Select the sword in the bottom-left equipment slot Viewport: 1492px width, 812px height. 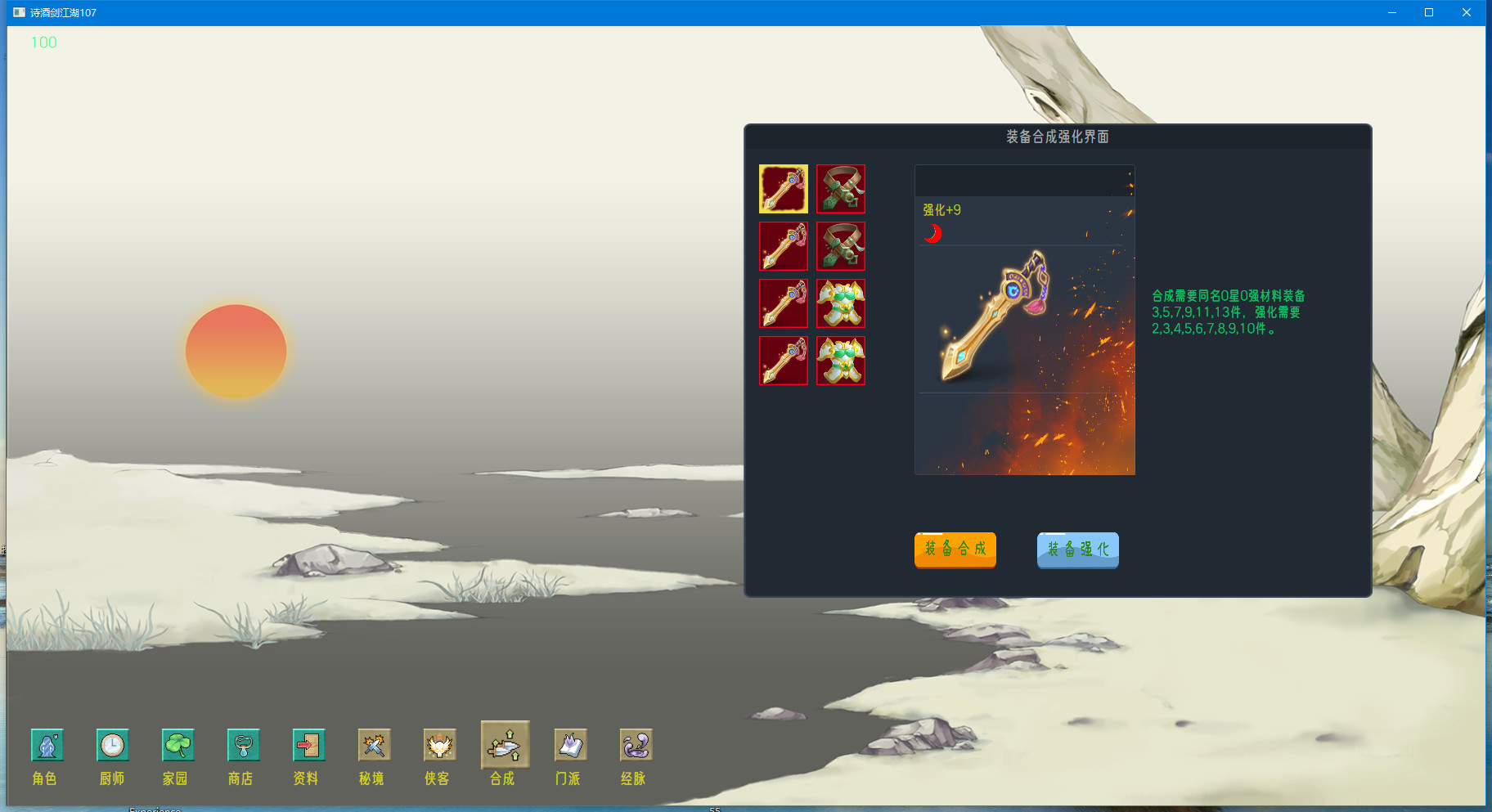pyautogui.click(x=783, y=361)
